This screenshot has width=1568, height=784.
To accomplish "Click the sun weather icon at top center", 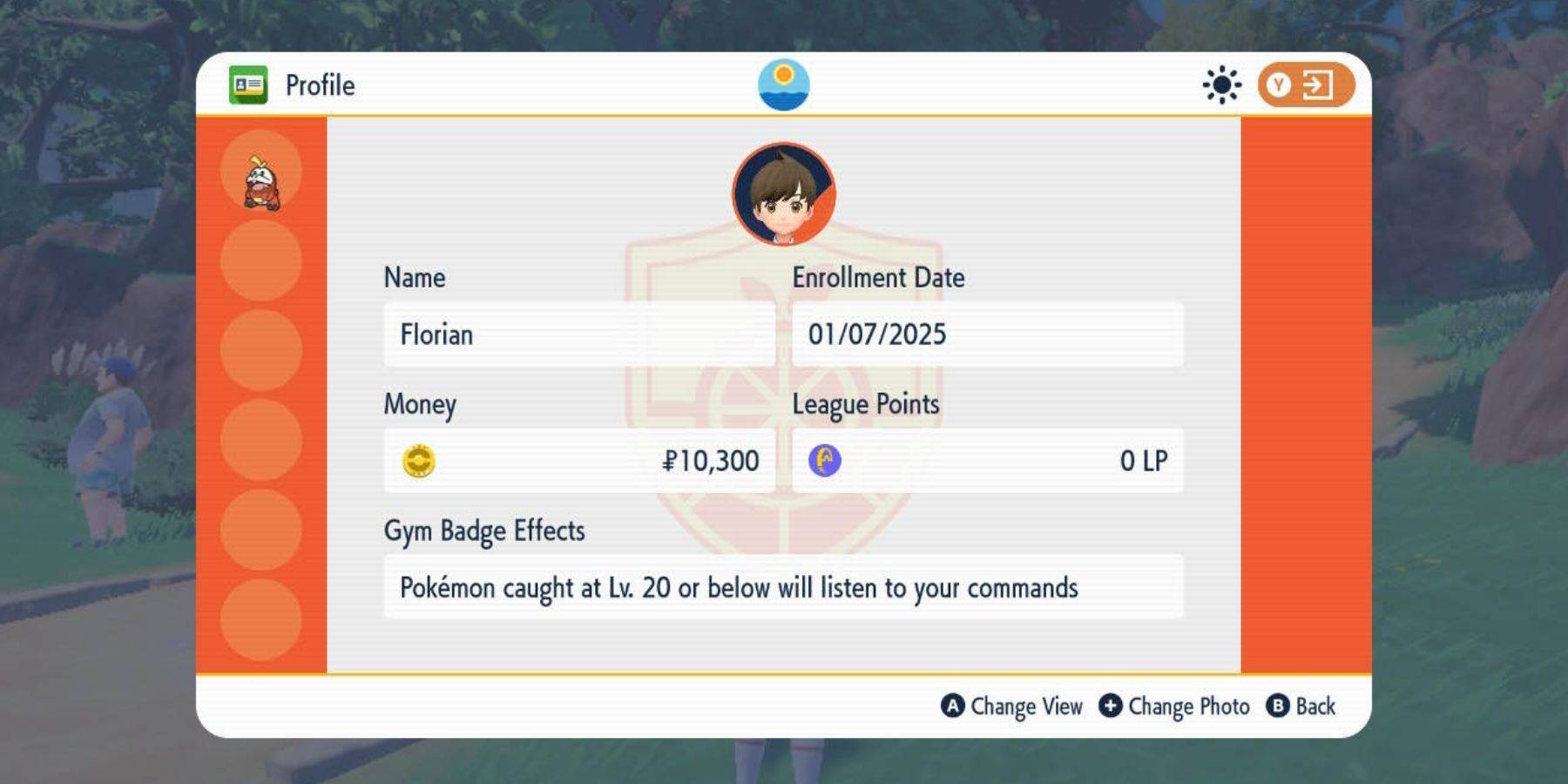I will [x=785, y=84].
